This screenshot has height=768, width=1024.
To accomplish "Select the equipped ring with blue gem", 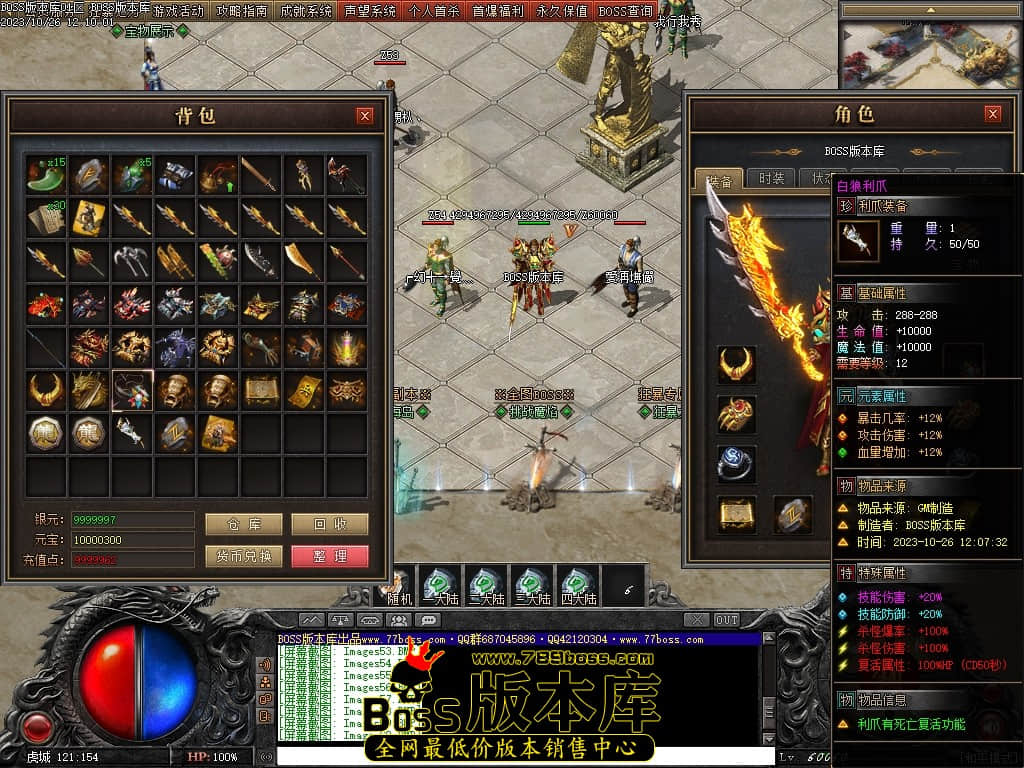I will (736, 463).
